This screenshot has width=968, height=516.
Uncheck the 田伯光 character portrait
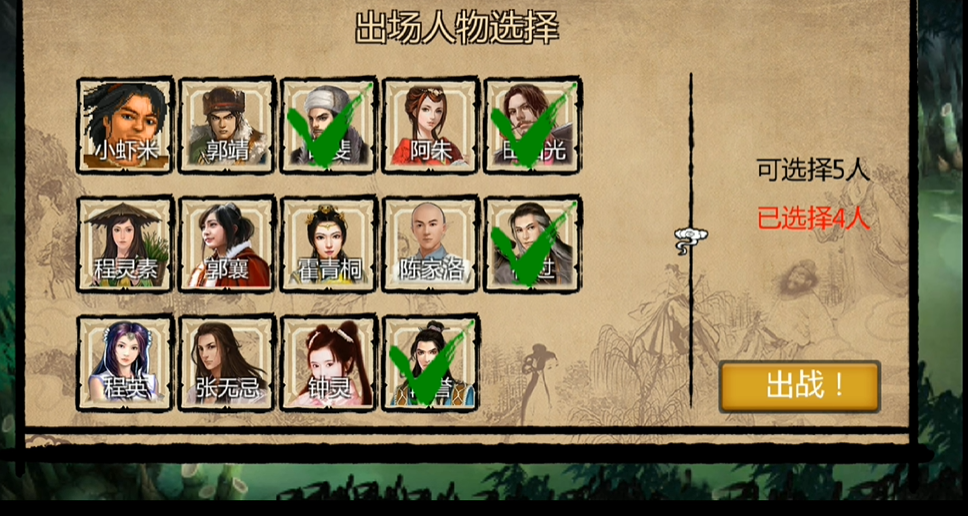point(533,126)
